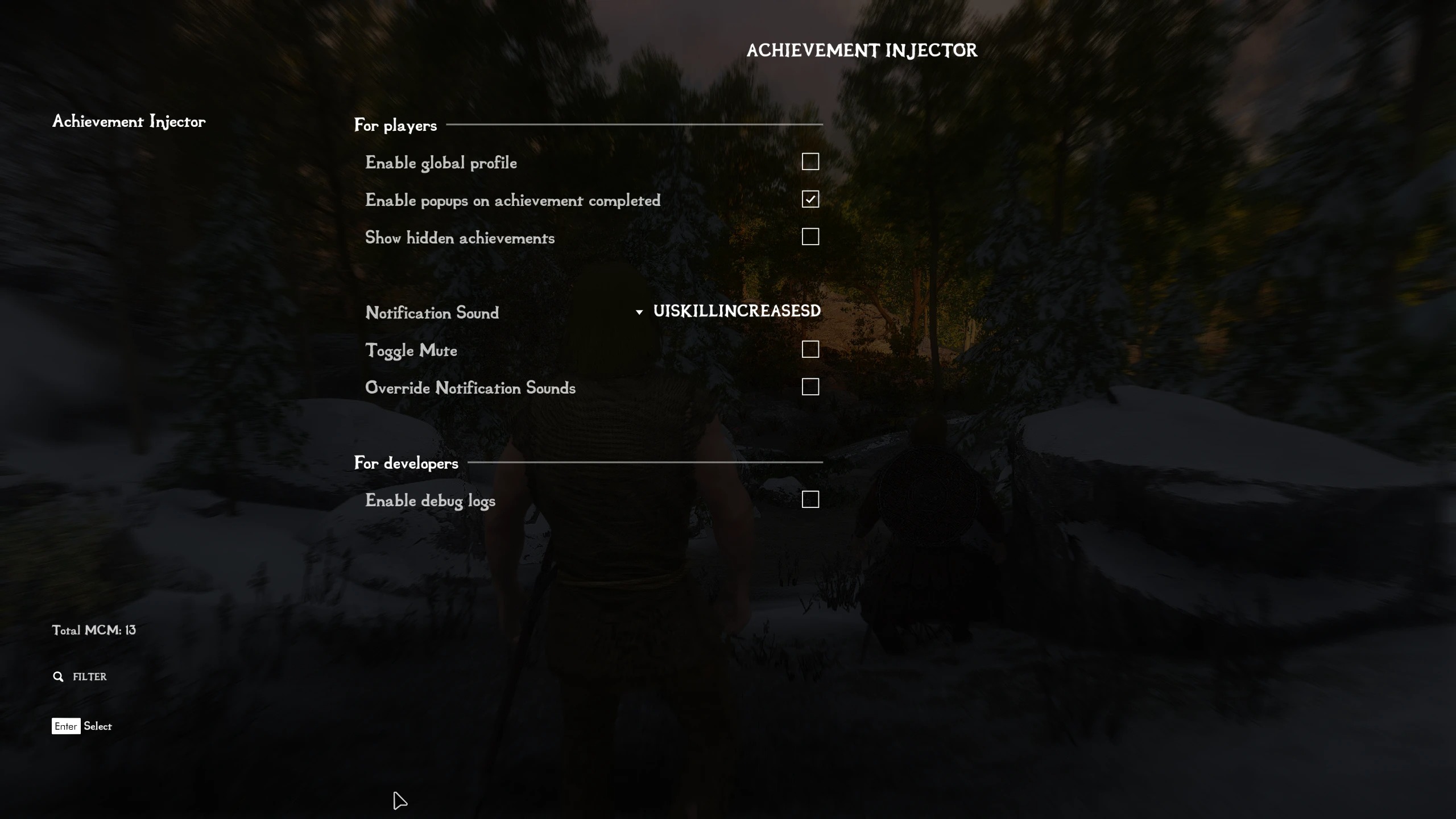Click the ACHIEVEMENT INJECTOR page title
Screen dimensions: 1456x819
862,51
